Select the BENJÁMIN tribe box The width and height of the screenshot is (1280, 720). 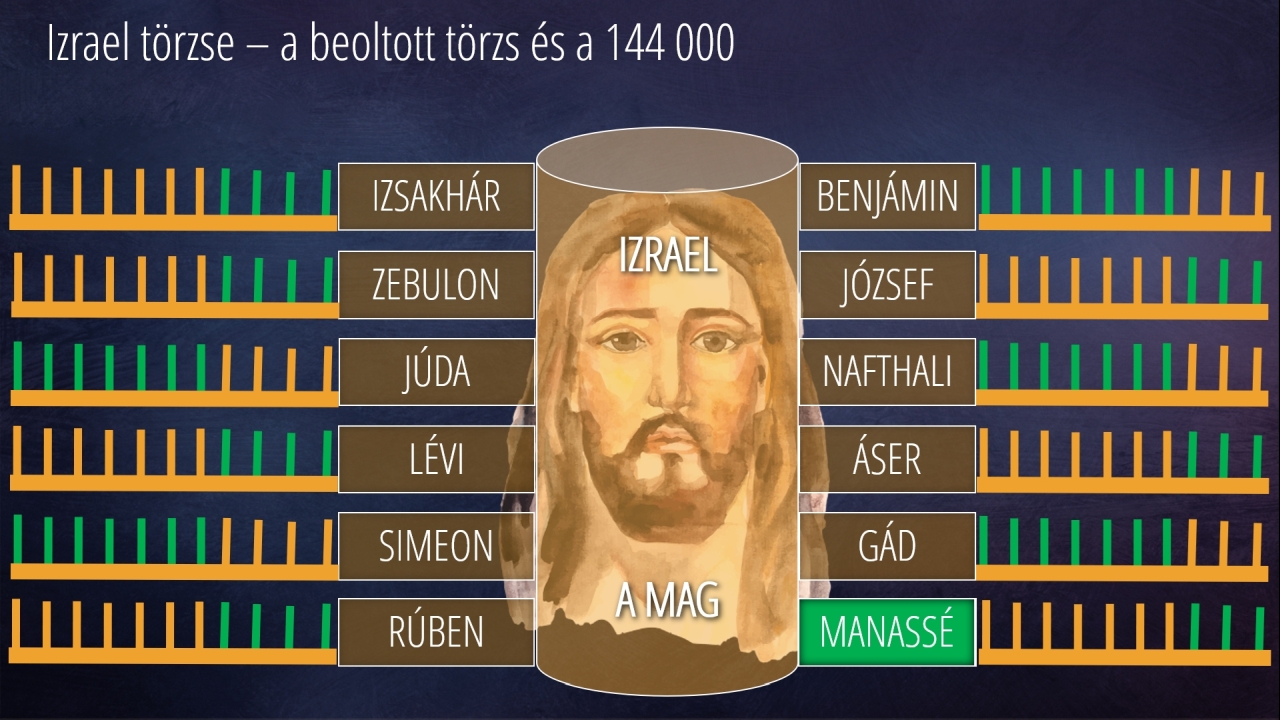[887, 197]
